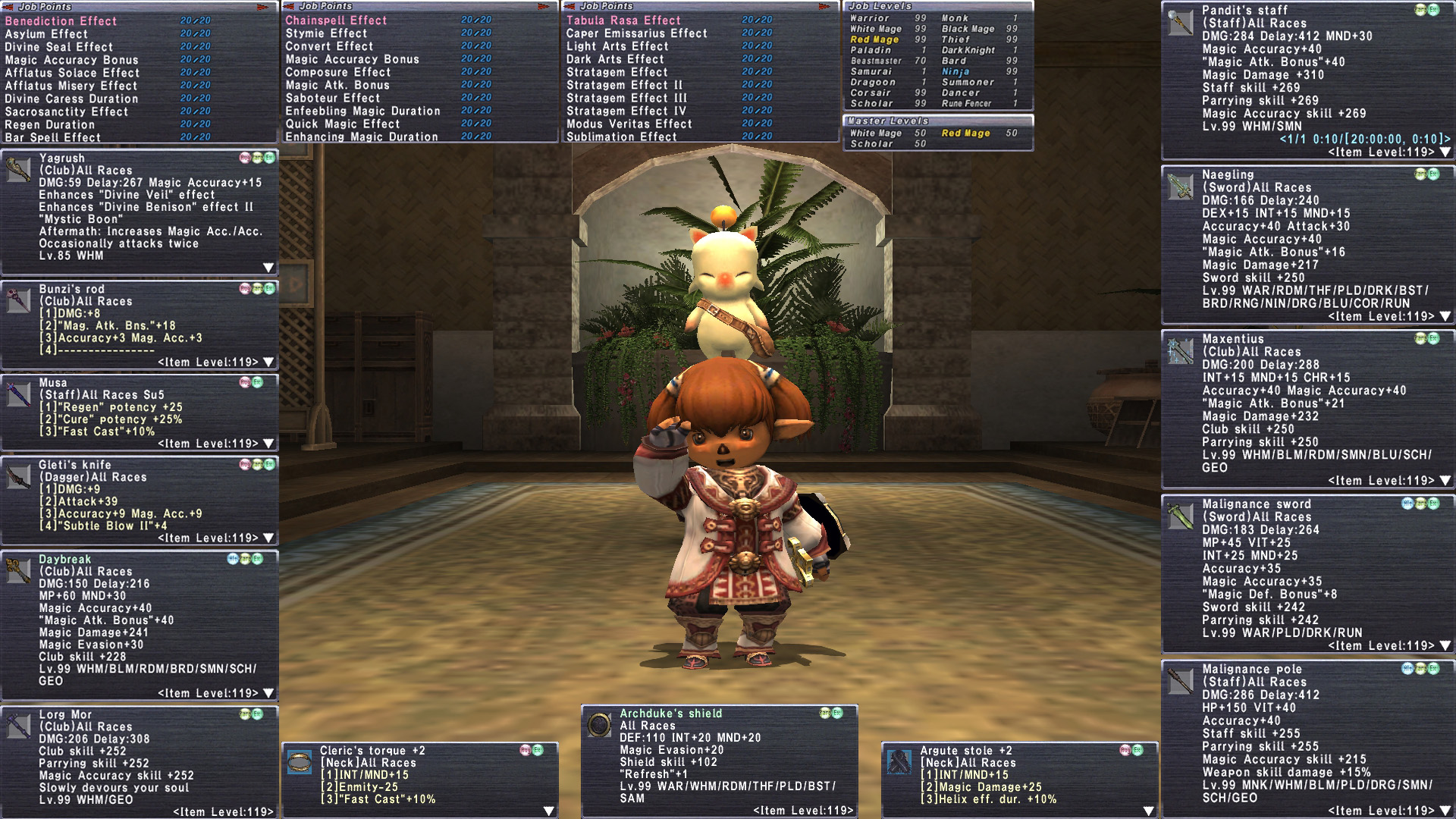Select the Archduke's shield icon
The image size is (1456, 819).
coord(599,725)
